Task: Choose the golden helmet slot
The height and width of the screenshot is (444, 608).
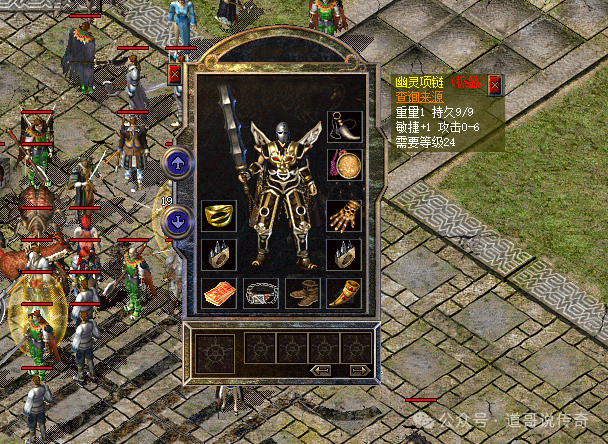Action: coord(219,215)
